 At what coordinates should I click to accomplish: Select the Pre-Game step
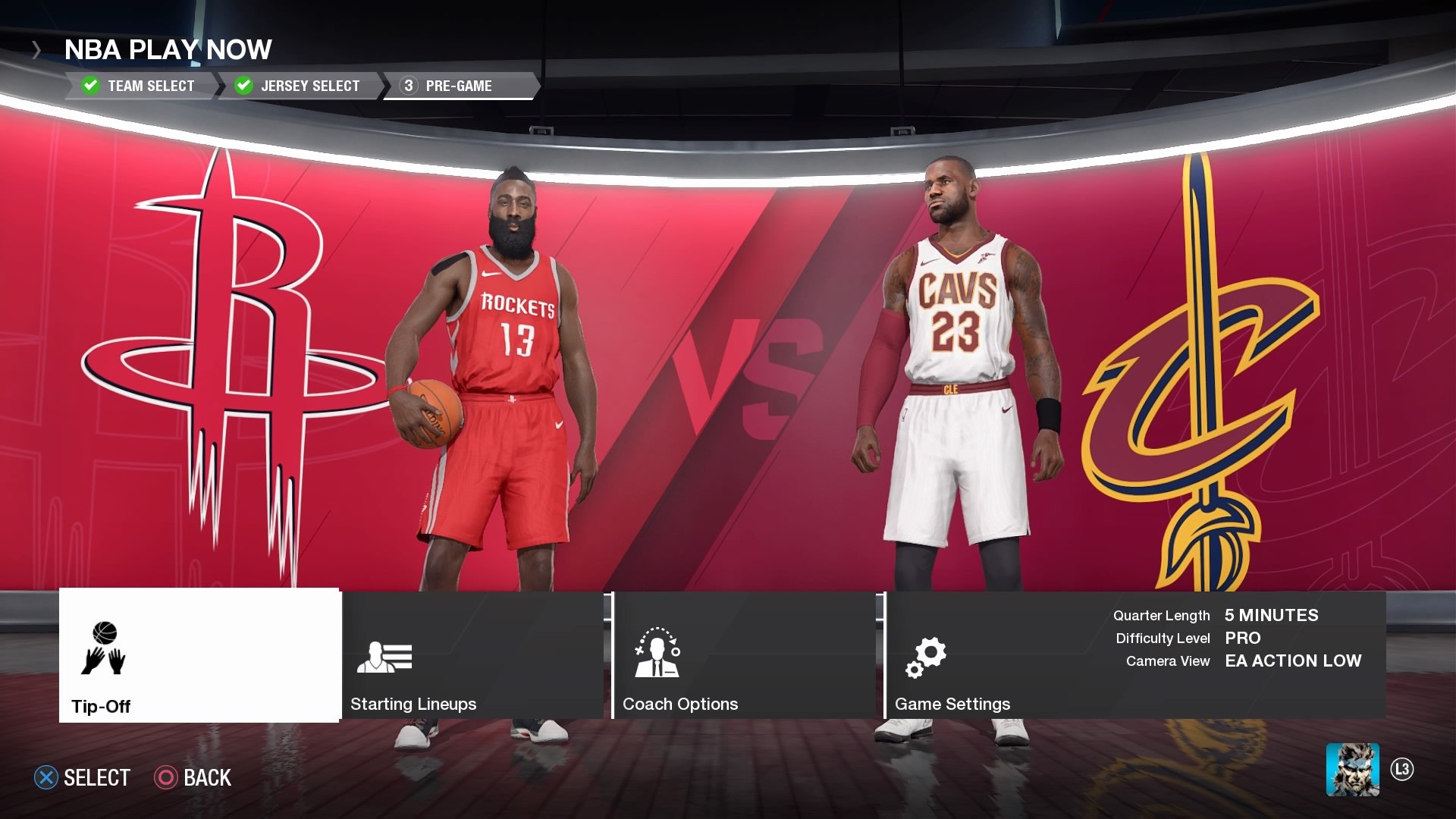pyautogui.click(x=459, y=86)
